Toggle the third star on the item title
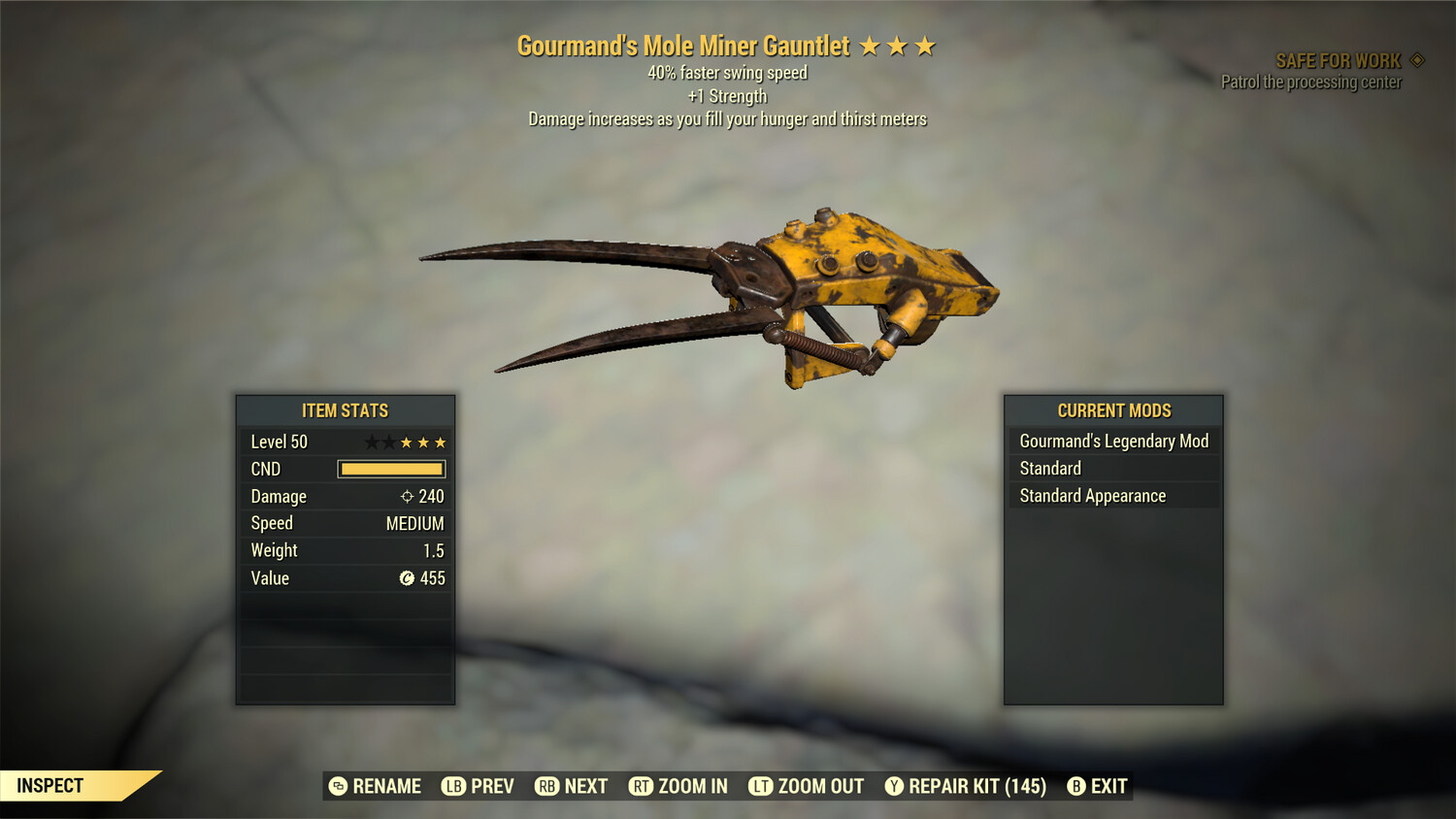 (x=924, y=45)
